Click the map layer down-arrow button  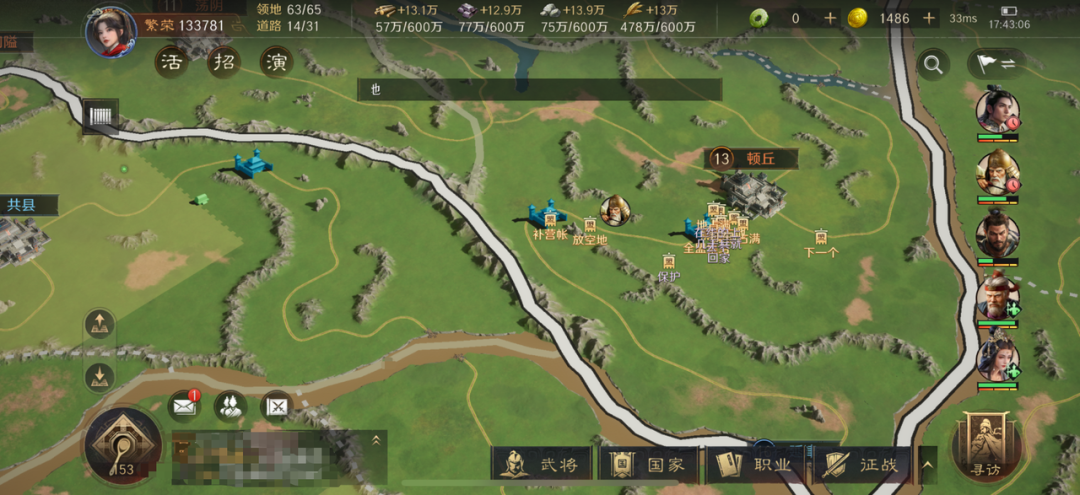[100, 376]
